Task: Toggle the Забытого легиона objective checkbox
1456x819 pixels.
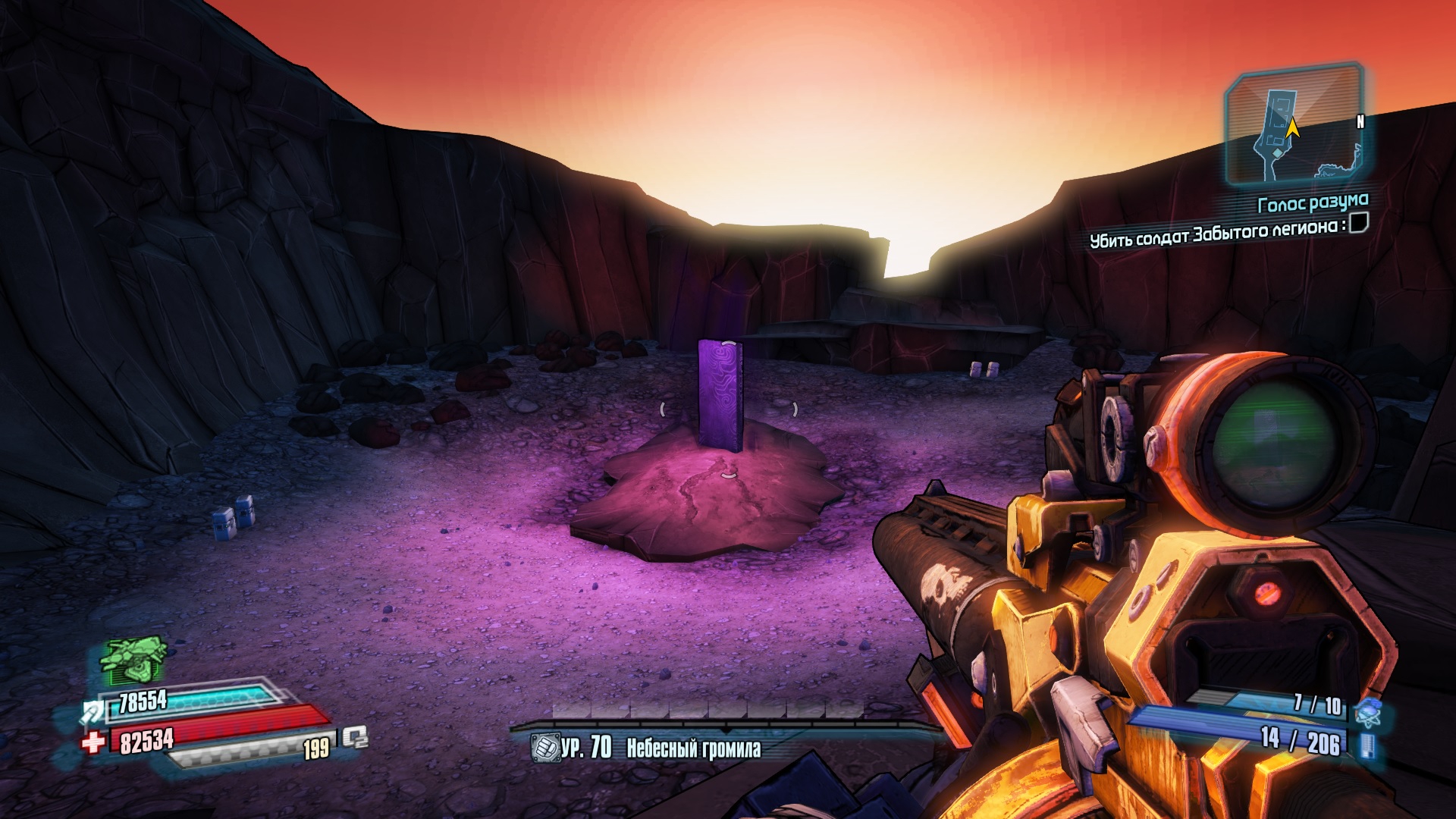Action: pyautogui.click(x=1359, y=223)
